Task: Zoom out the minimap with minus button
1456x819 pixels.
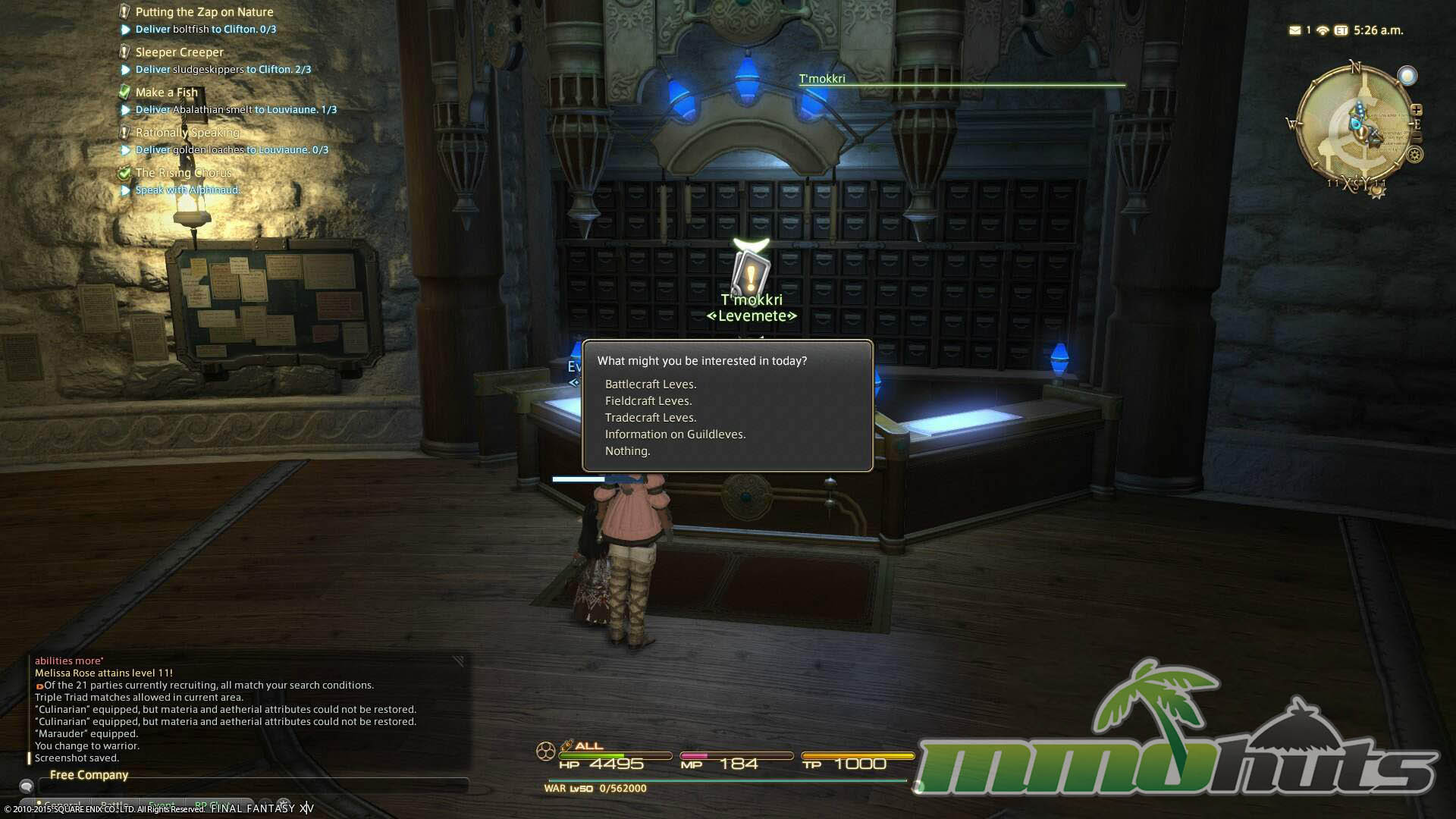Action: pos(1416,138)
